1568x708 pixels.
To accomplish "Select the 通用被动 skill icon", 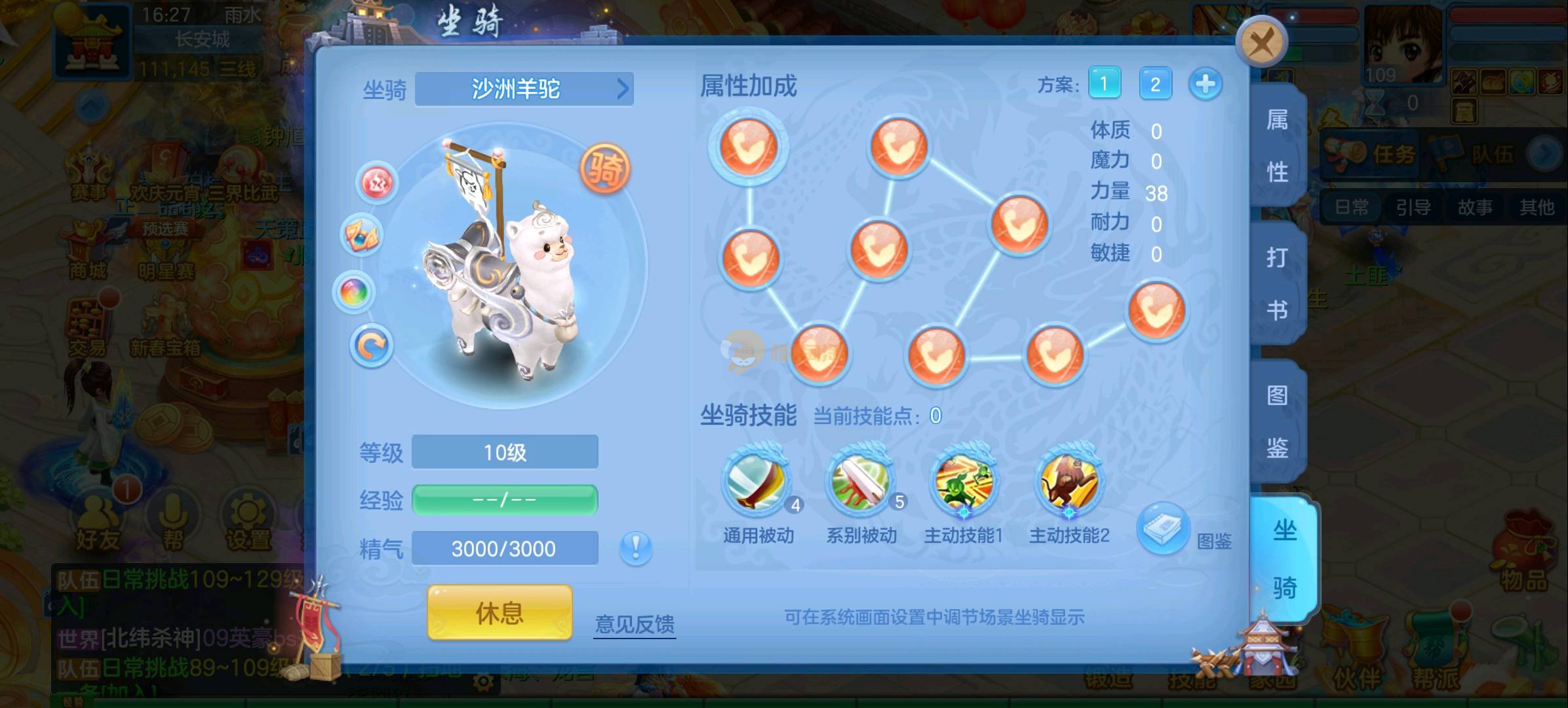I will tap(758, 483).
